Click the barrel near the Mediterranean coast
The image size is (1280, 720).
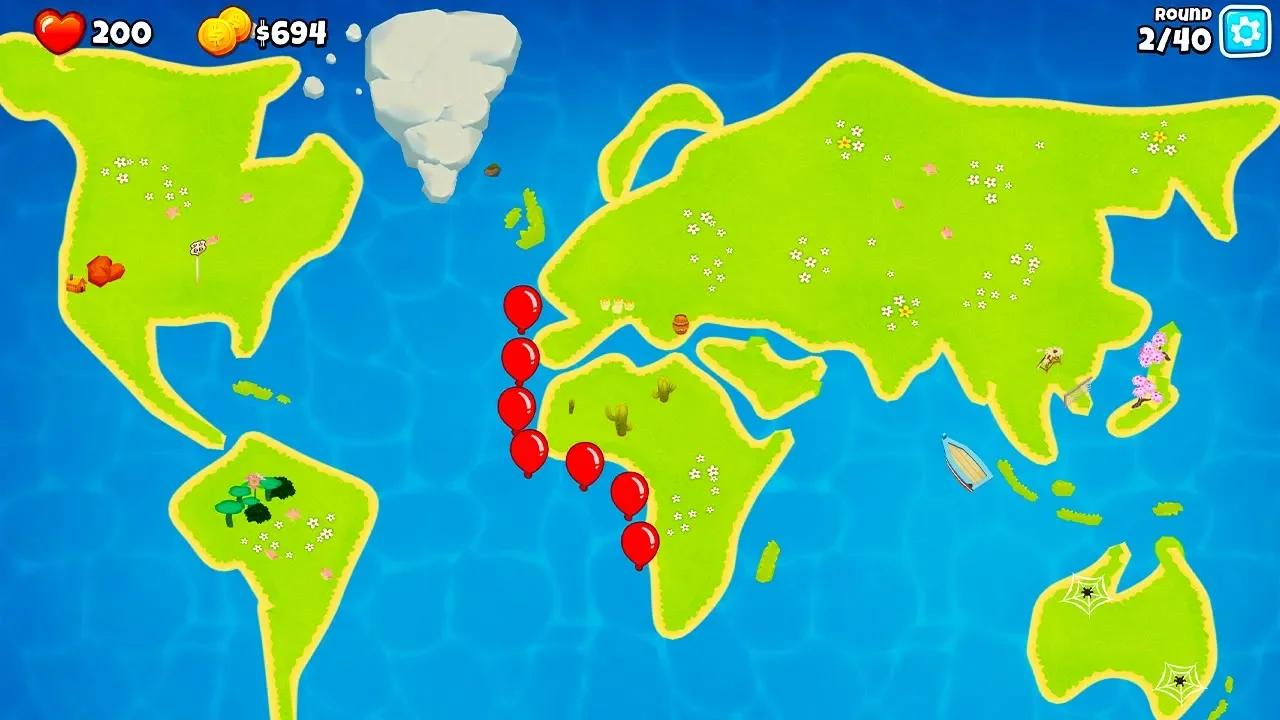tap(679, 323)
